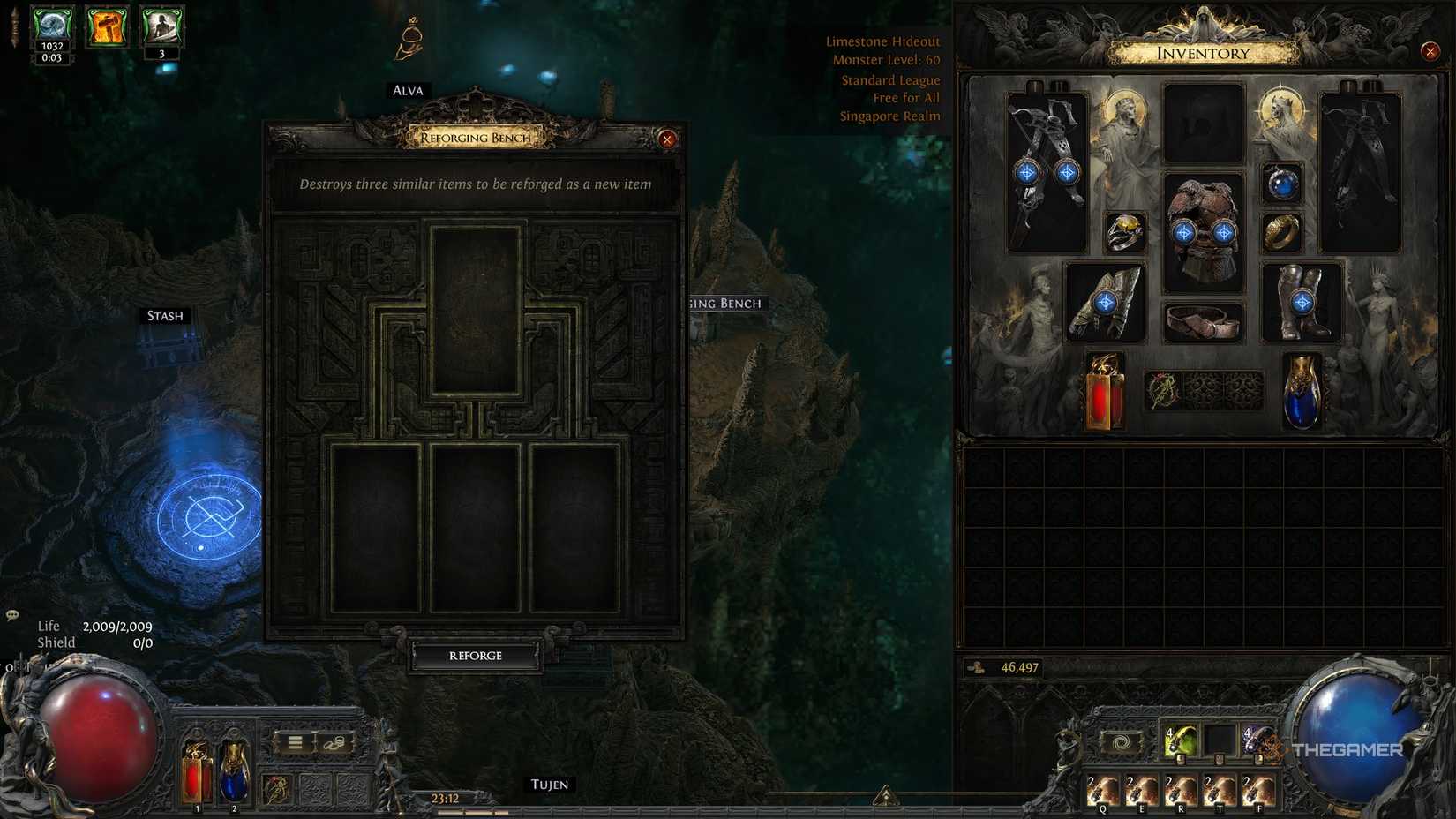Close the Reforging Bench window
This screenshot has width=1456, height=819.
667,139
